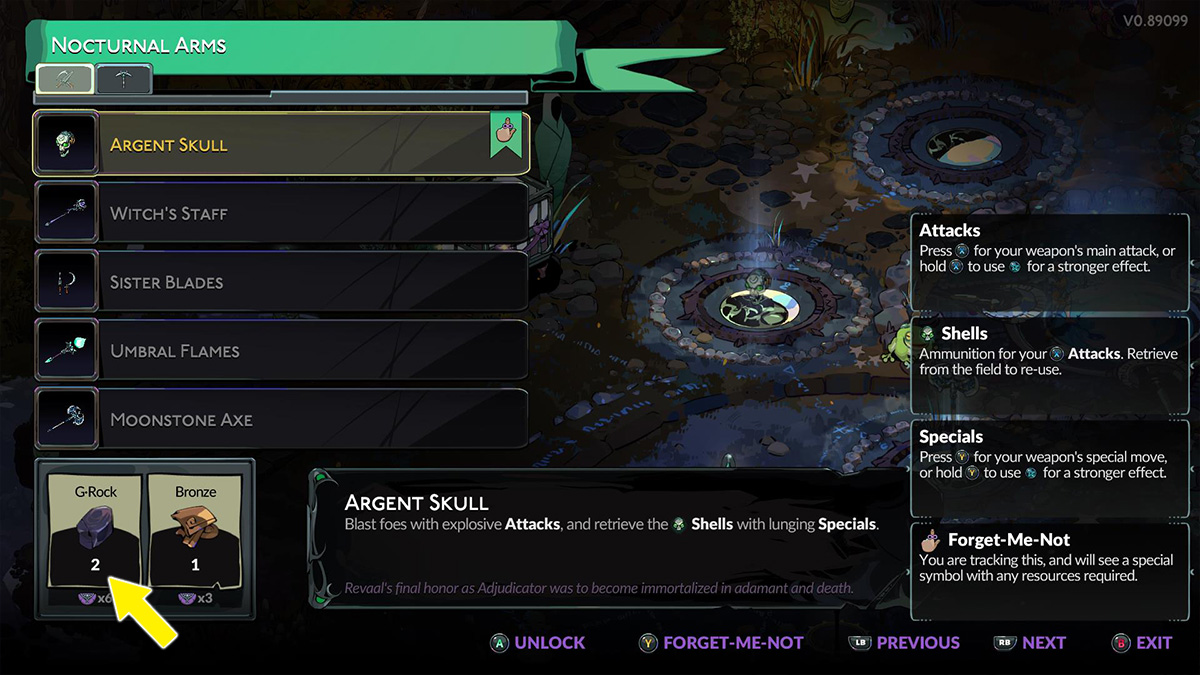Go to the Previous category
The width and height of the screenshot is (1200, 675).
click(x=904, y=643)
